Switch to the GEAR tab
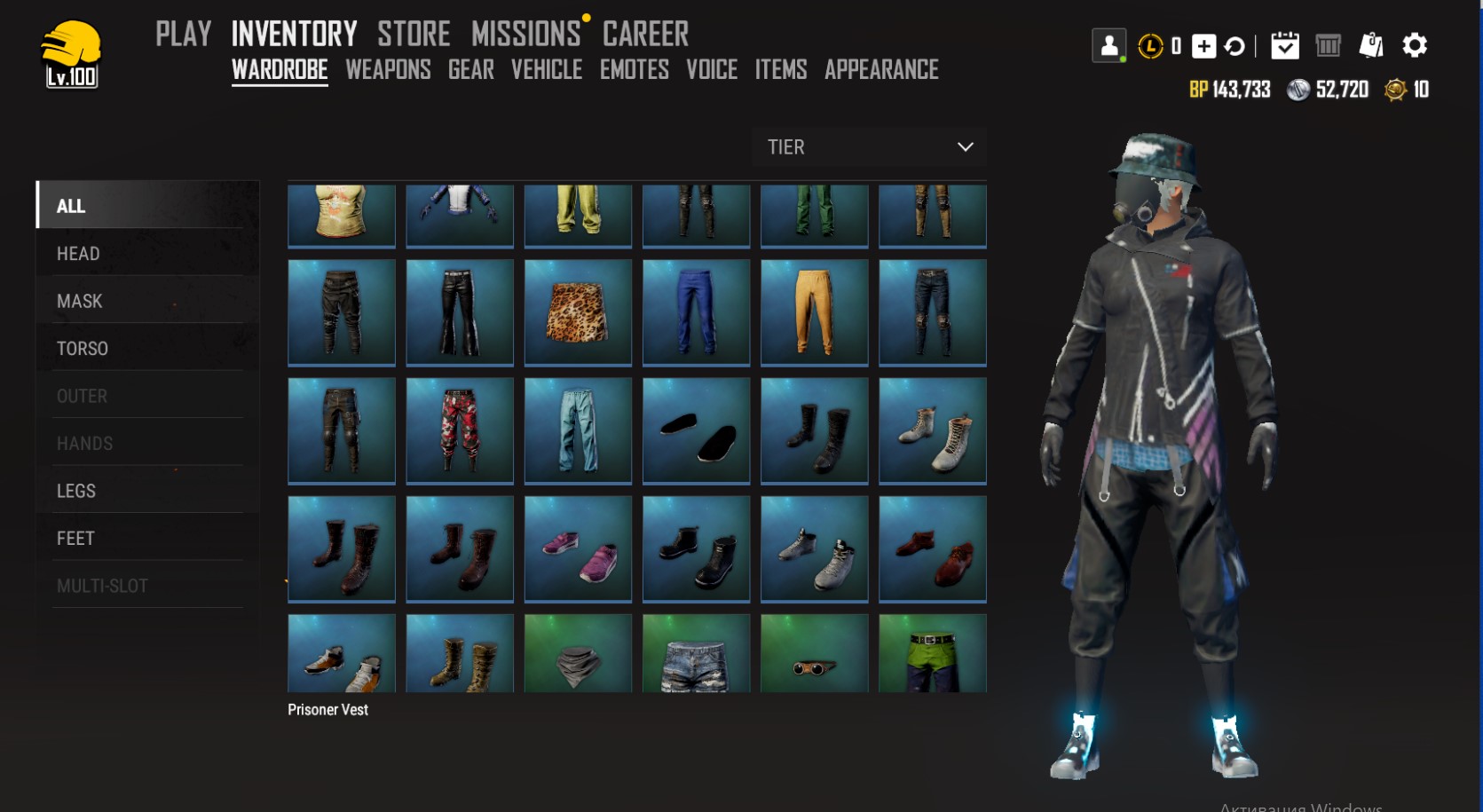This screenshot has width=1483, height=812. point(470,70)
